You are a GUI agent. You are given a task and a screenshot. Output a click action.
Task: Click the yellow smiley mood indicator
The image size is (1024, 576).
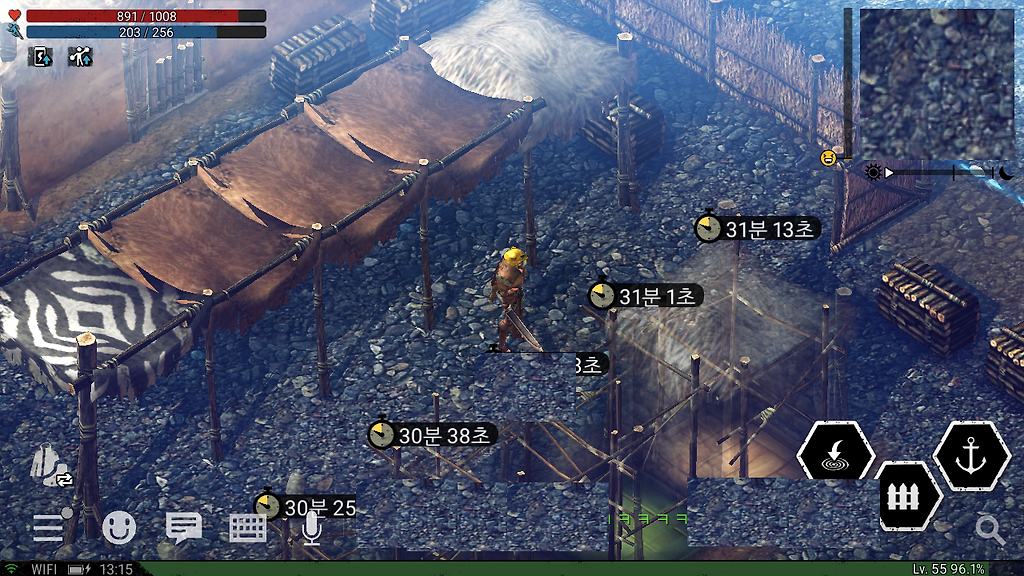[x=828, y=158]
